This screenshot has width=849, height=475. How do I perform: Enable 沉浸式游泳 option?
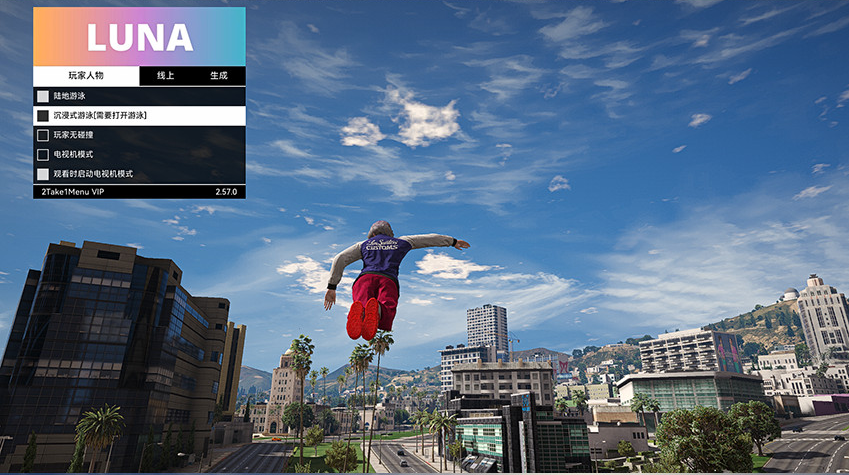43,116
